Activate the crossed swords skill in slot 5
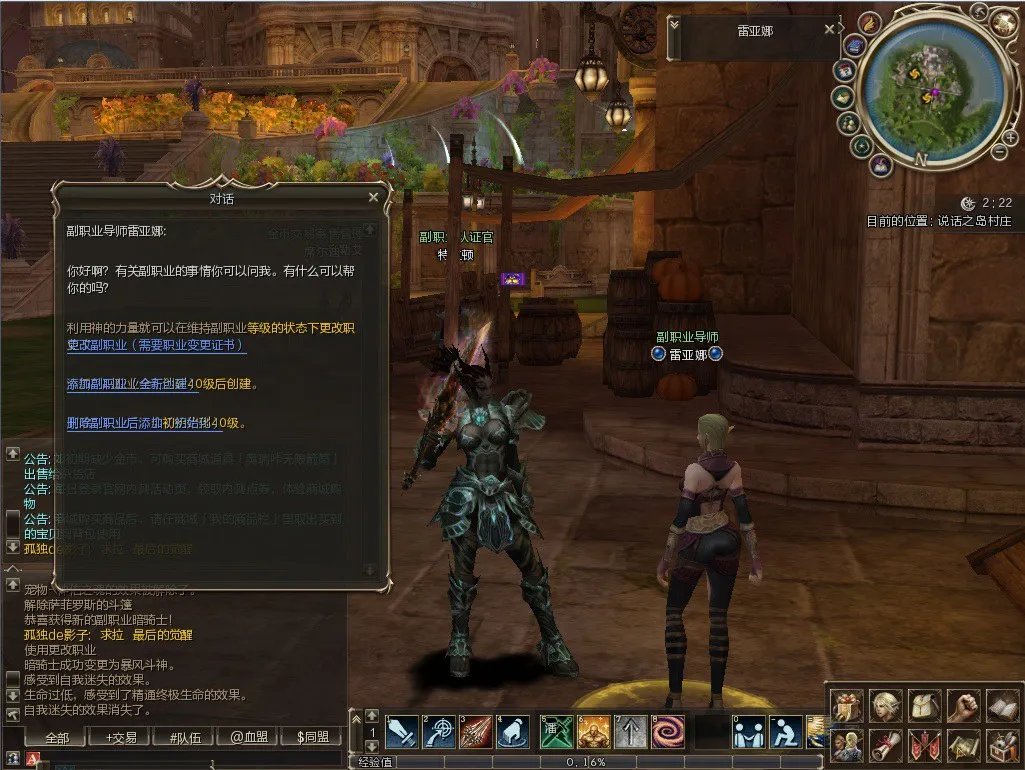This screenshot has height=770, width=1025. [556, 732]
